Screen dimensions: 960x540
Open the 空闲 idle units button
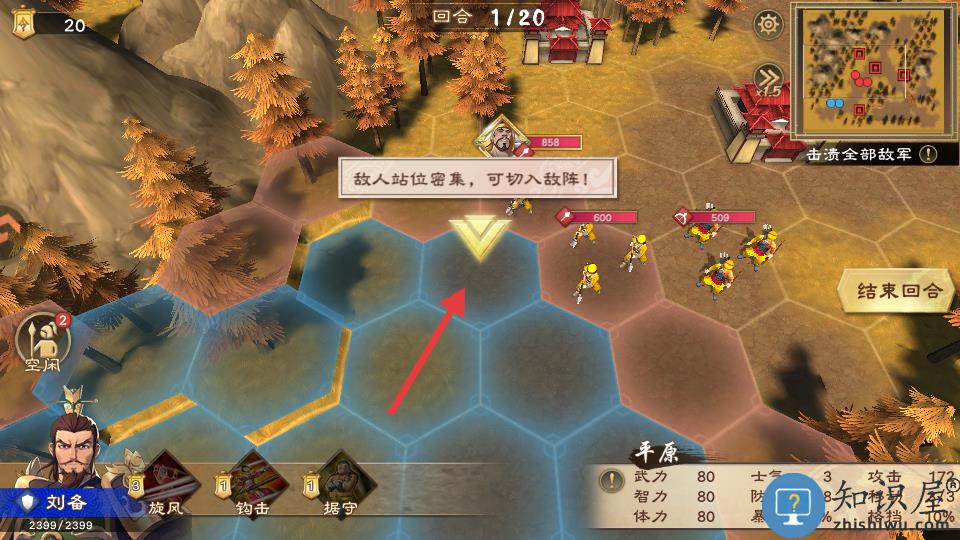click(42, 343)
